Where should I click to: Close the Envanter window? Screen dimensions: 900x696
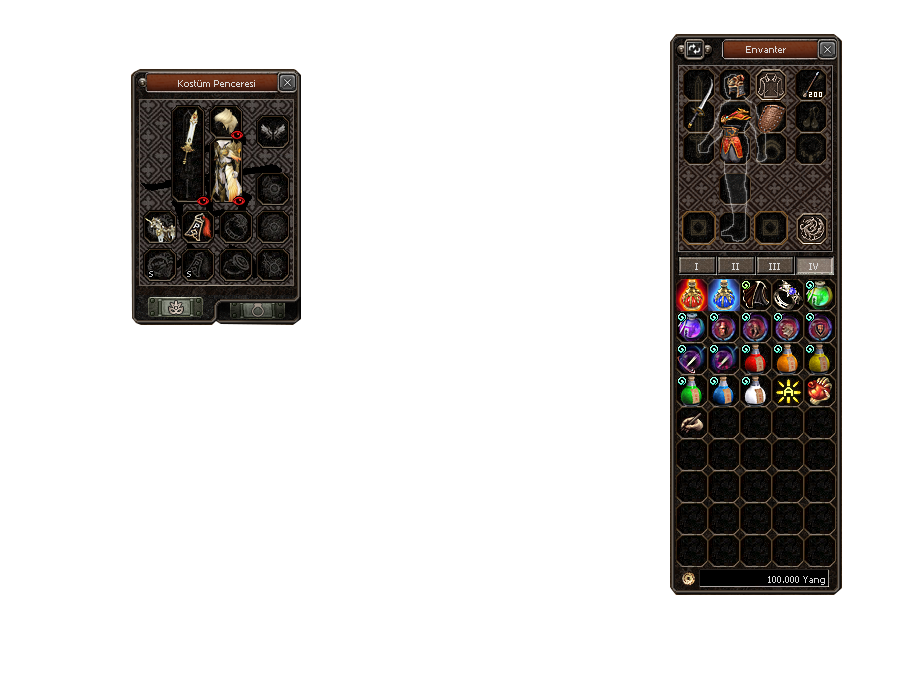pyautogui.click(x=827, y=49)
